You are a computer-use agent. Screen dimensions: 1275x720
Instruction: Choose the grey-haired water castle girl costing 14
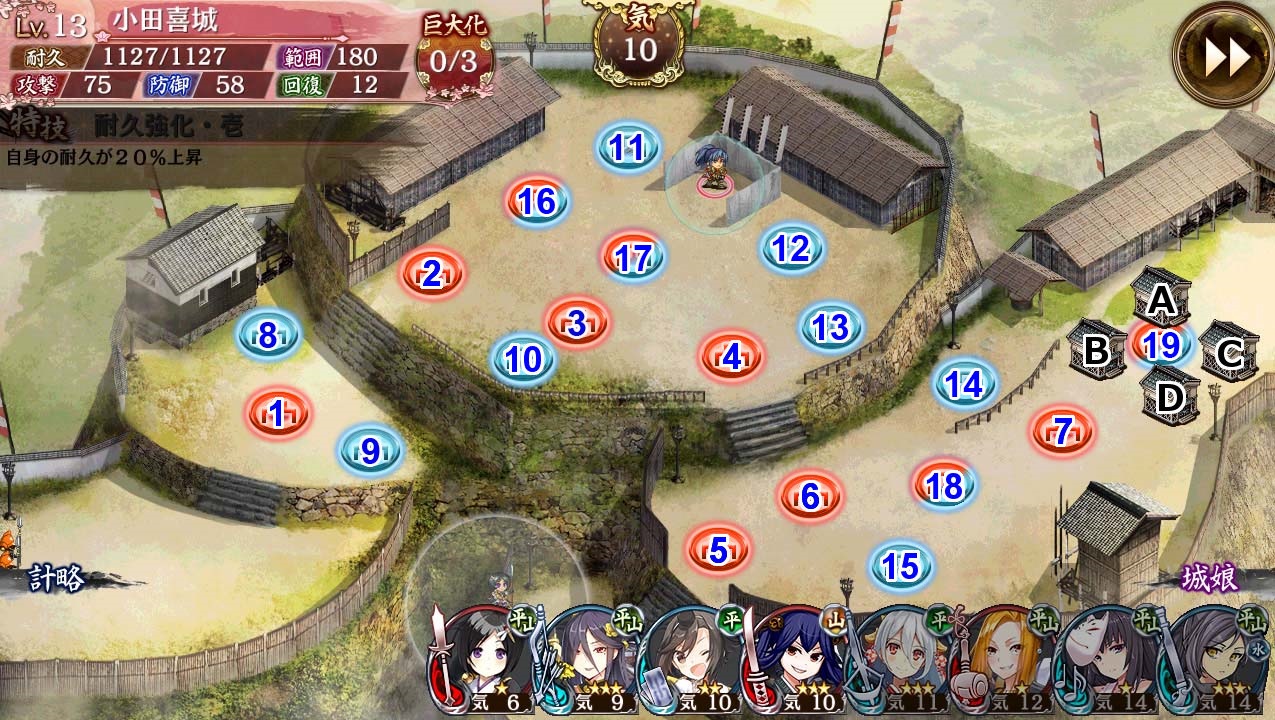(x=1215, y=660)
